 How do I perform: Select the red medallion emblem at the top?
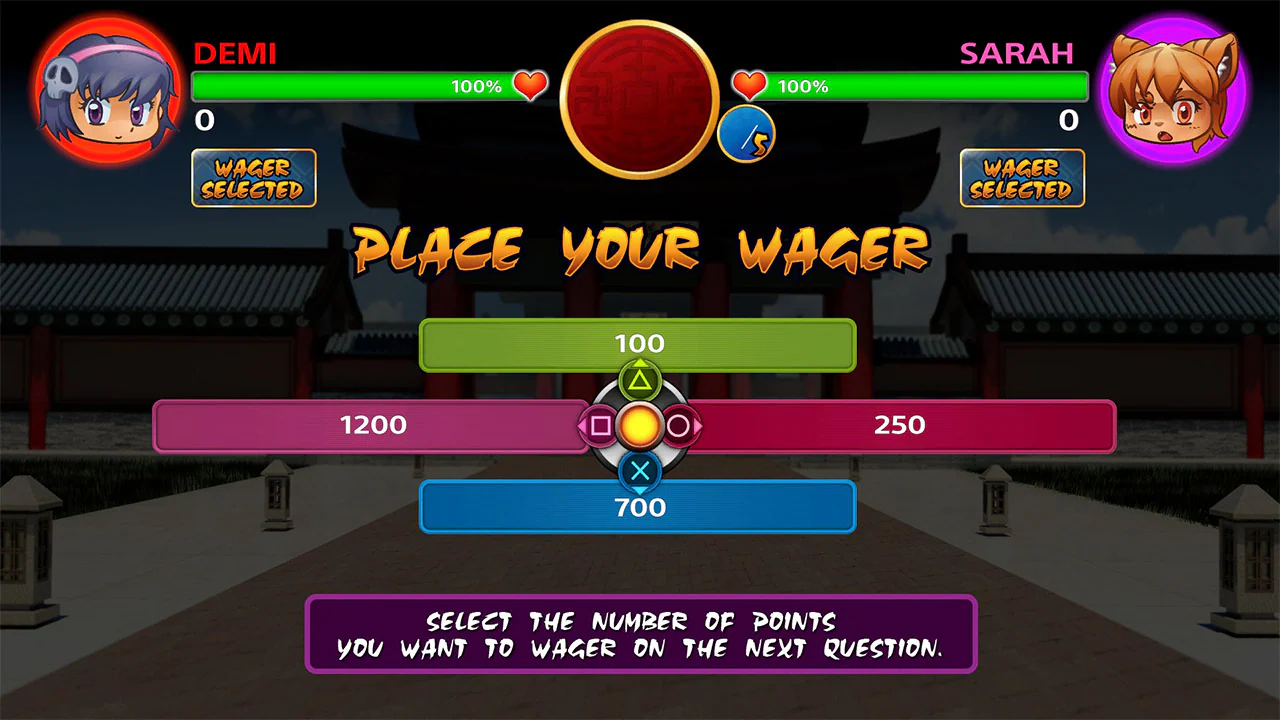[x=638, y=95]
